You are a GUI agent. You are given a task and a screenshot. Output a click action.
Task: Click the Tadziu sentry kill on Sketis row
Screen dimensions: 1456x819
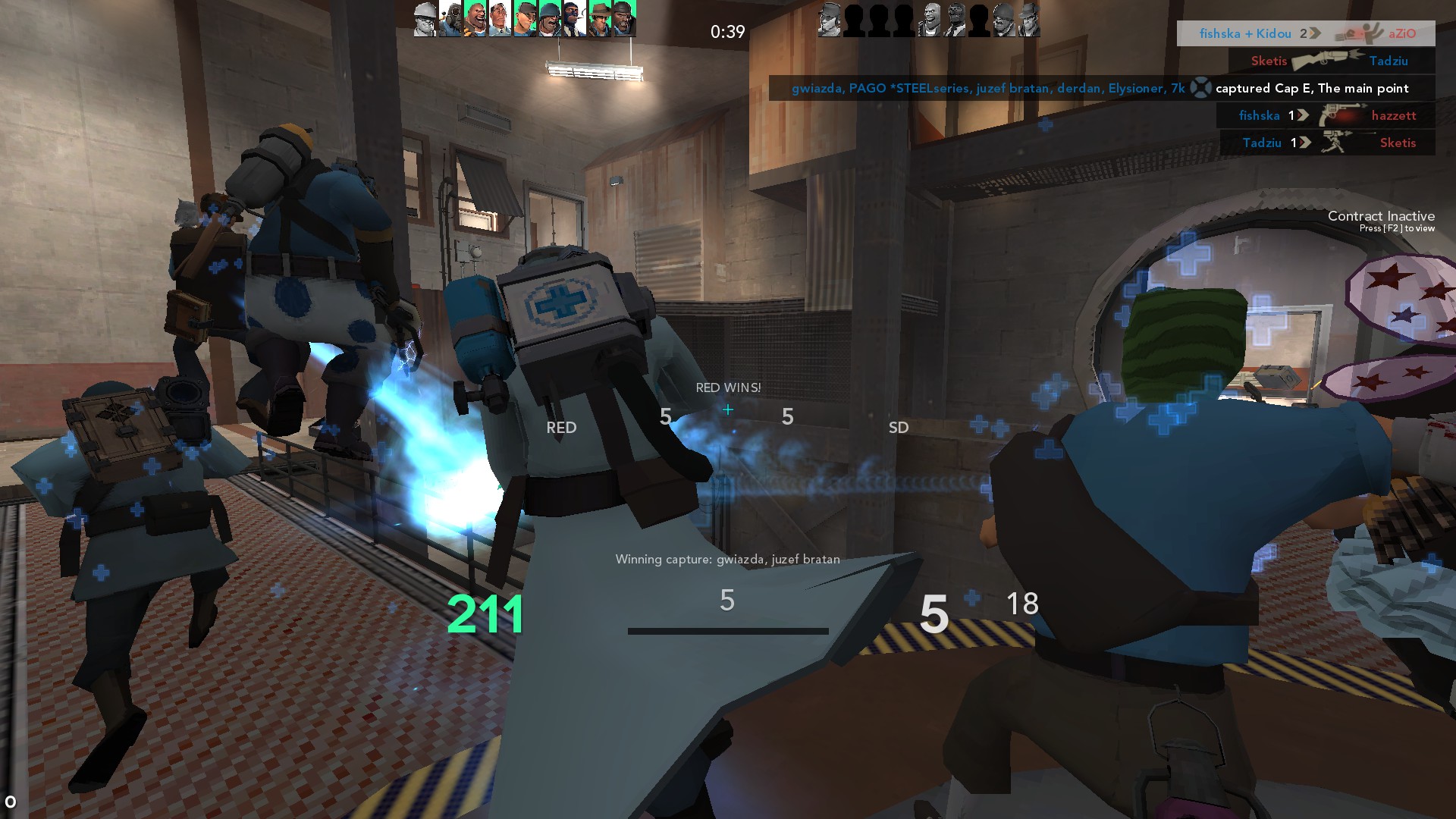tap(1328, 143)
